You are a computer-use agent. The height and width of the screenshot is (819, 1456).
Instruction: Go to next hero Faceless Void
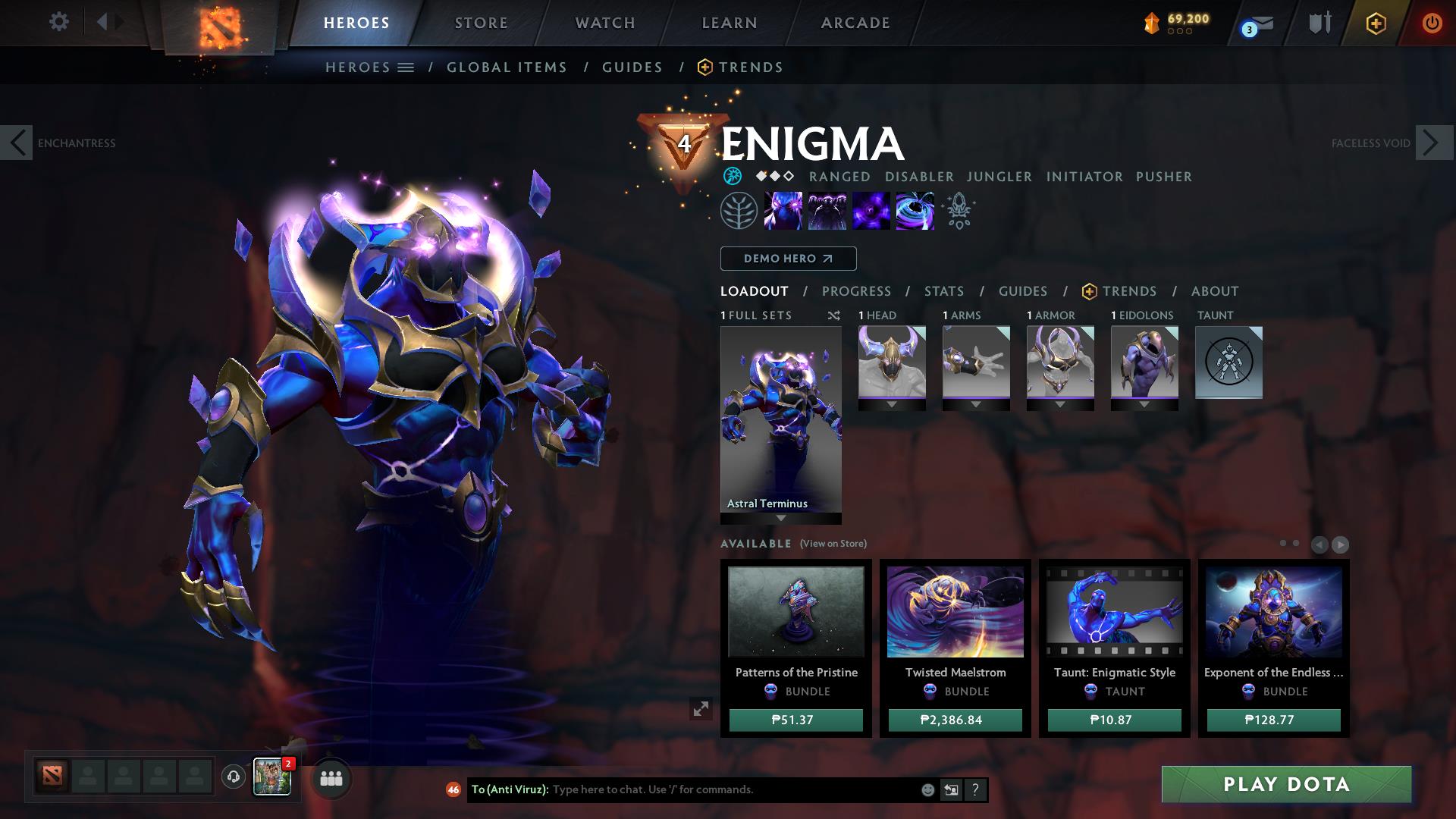(1433, 143)
